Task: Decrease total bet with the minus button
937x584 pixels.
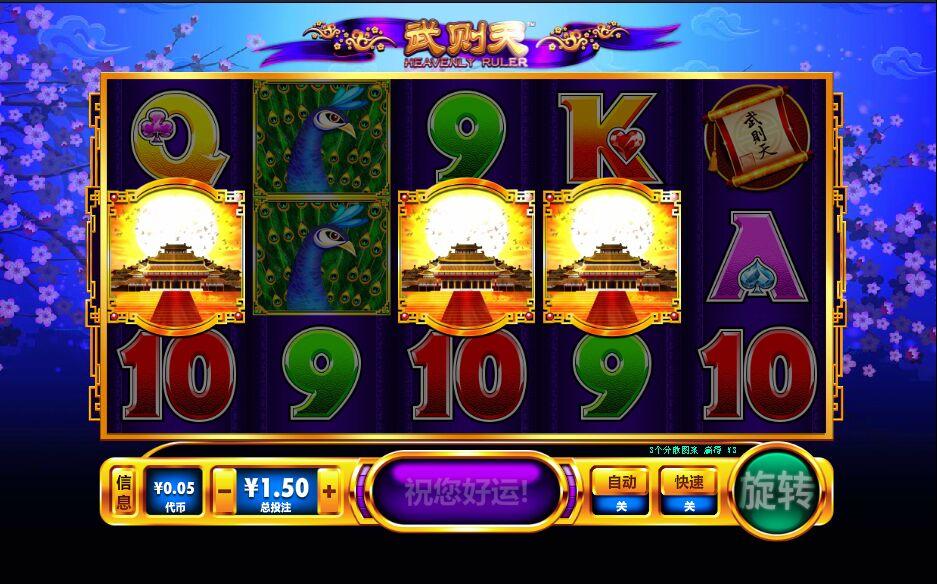Action: tap(225, 491)
